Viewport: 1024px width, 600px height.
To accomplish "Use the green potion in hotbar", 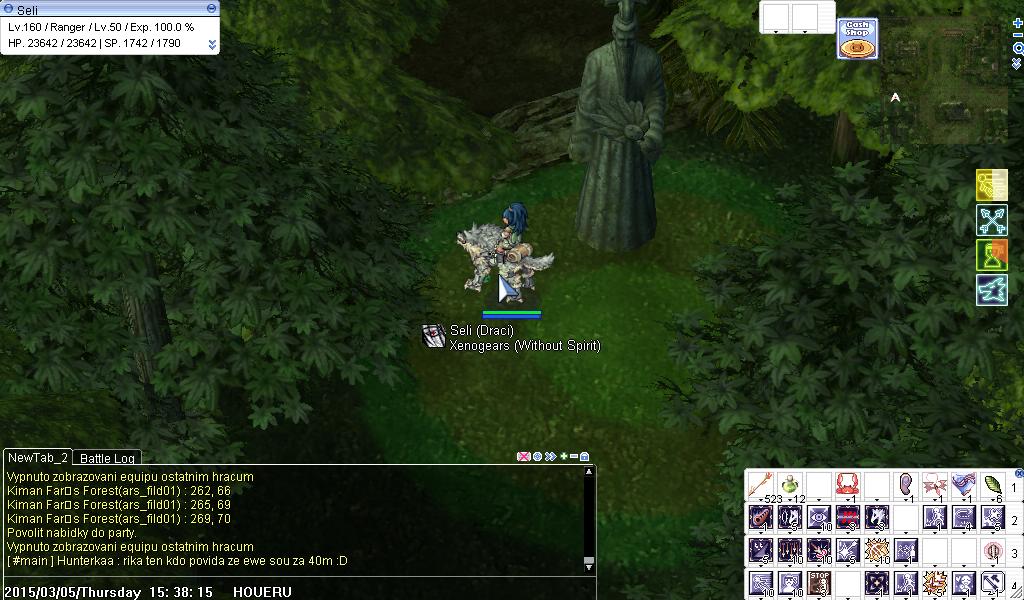I will [790, 485].
